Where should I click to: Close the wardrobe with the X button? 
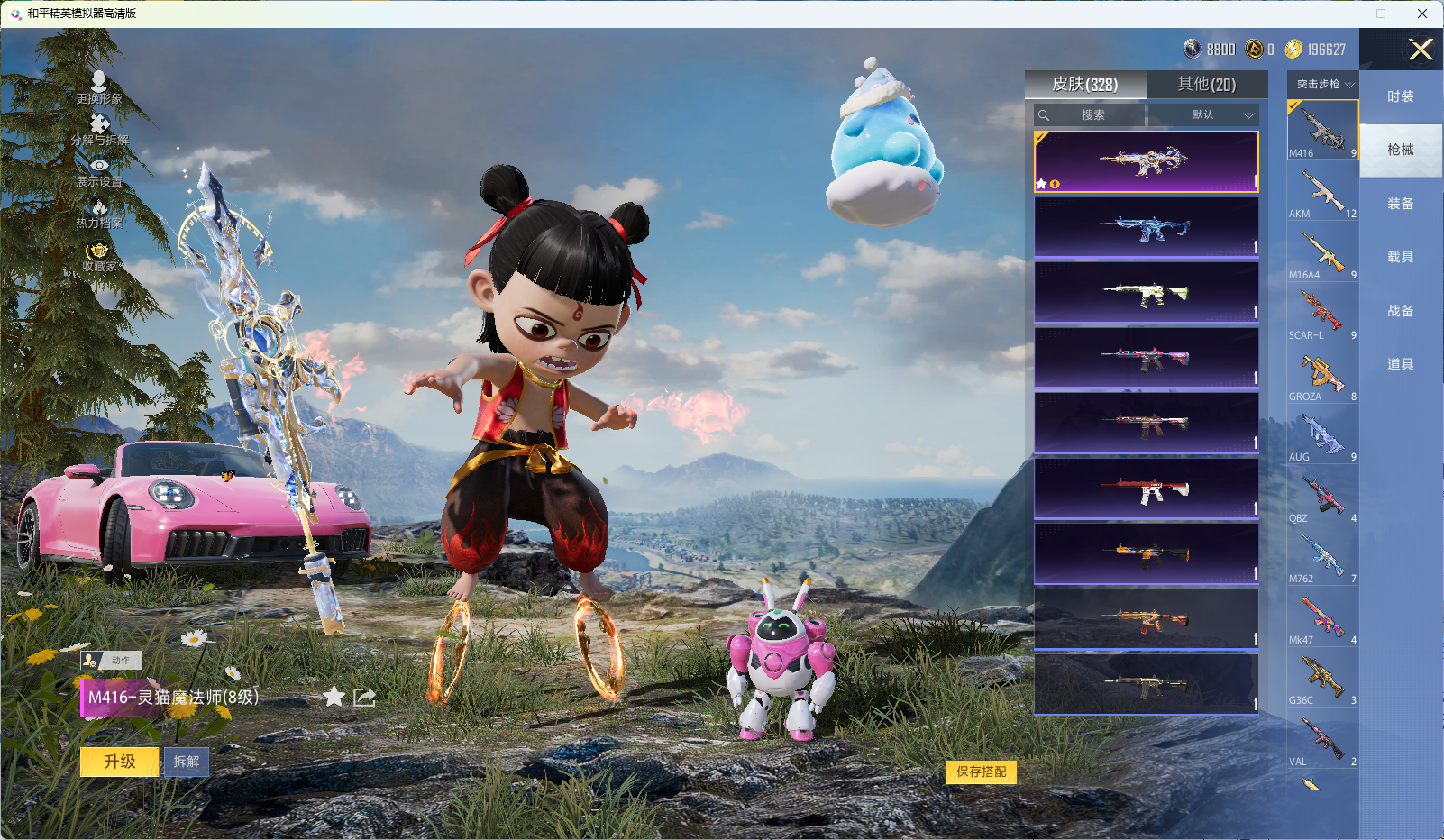click(1421, 50)
